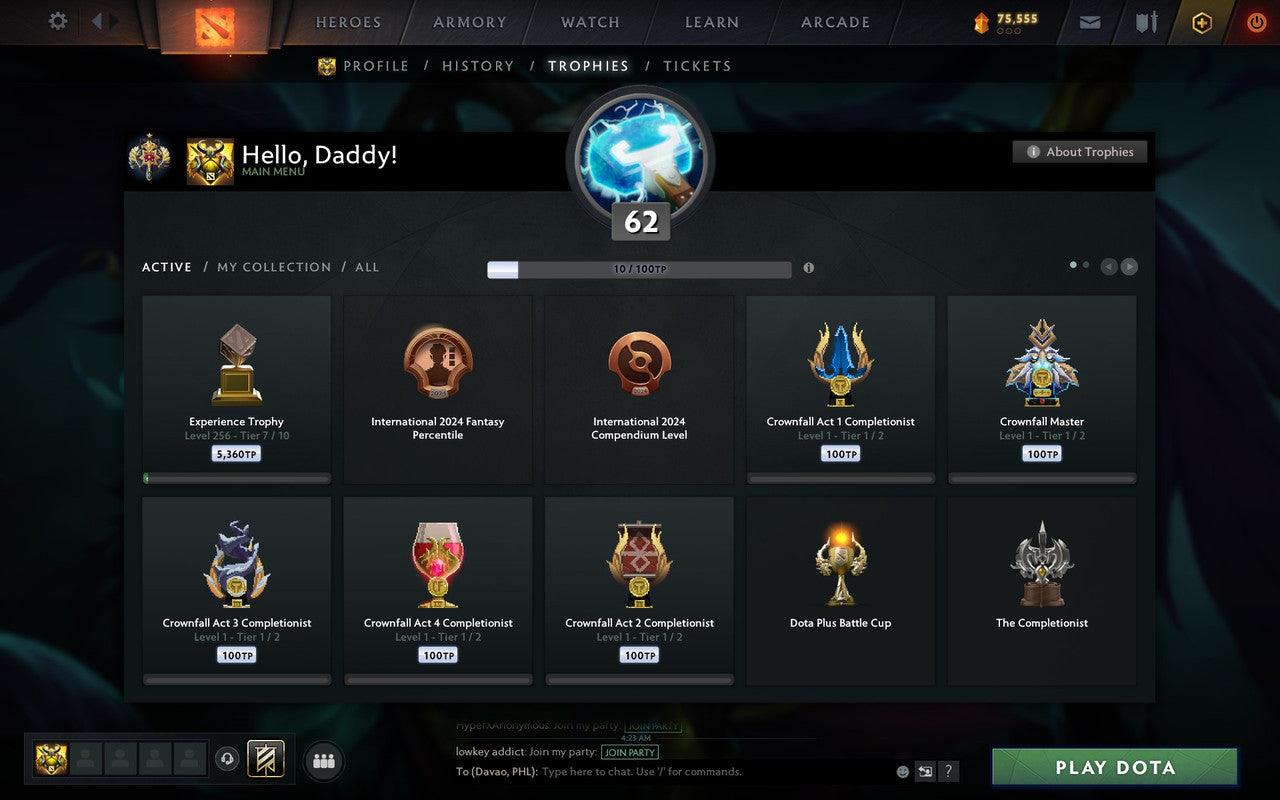Click the back arrow next to Dota logo
This screenshot has height=800, width=1280.
97,22
